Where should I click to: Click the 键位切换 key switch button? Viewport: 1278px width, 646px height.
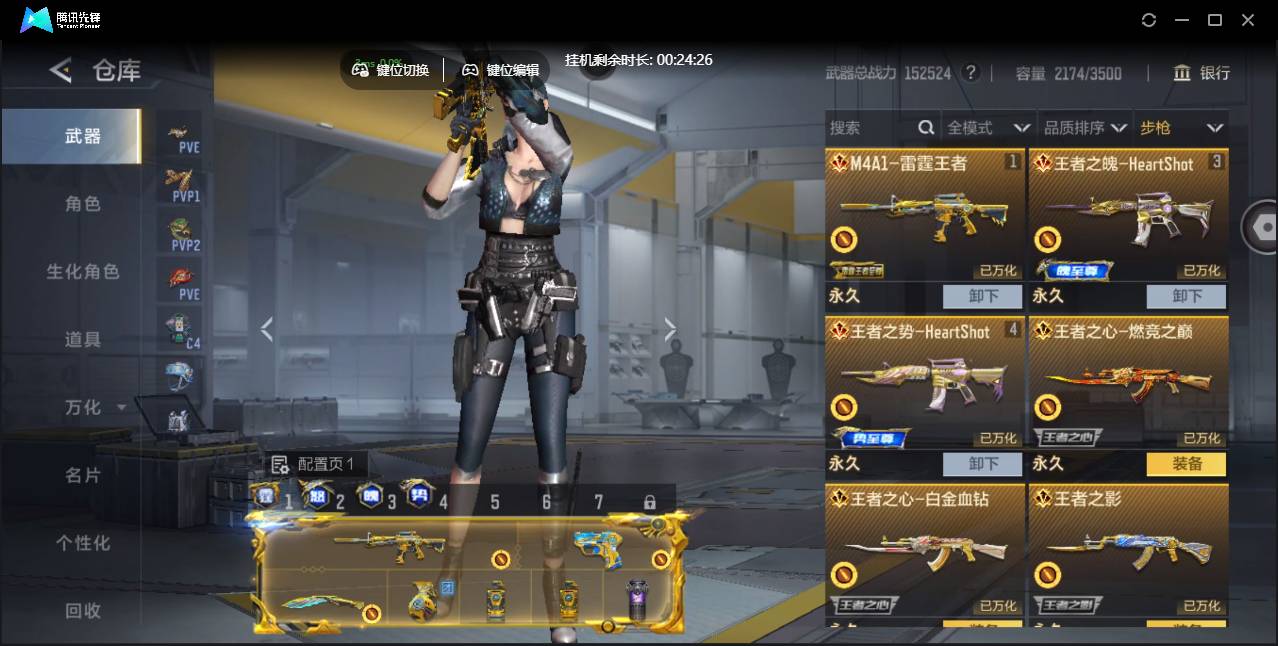click(x=391, y=70)
